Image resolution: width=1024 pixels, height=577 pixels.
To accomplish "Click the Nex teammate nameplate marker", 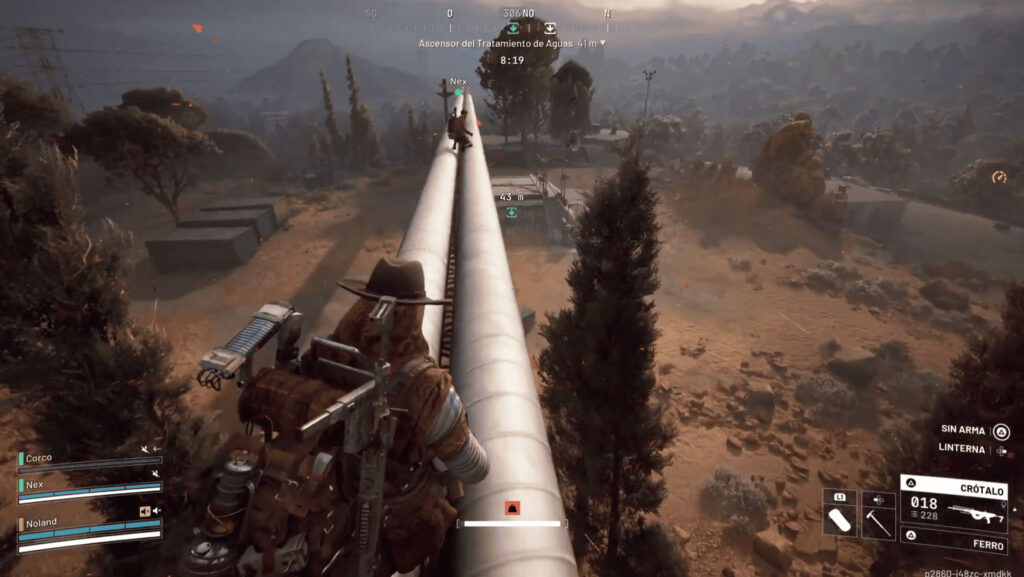I will point(459,82).
